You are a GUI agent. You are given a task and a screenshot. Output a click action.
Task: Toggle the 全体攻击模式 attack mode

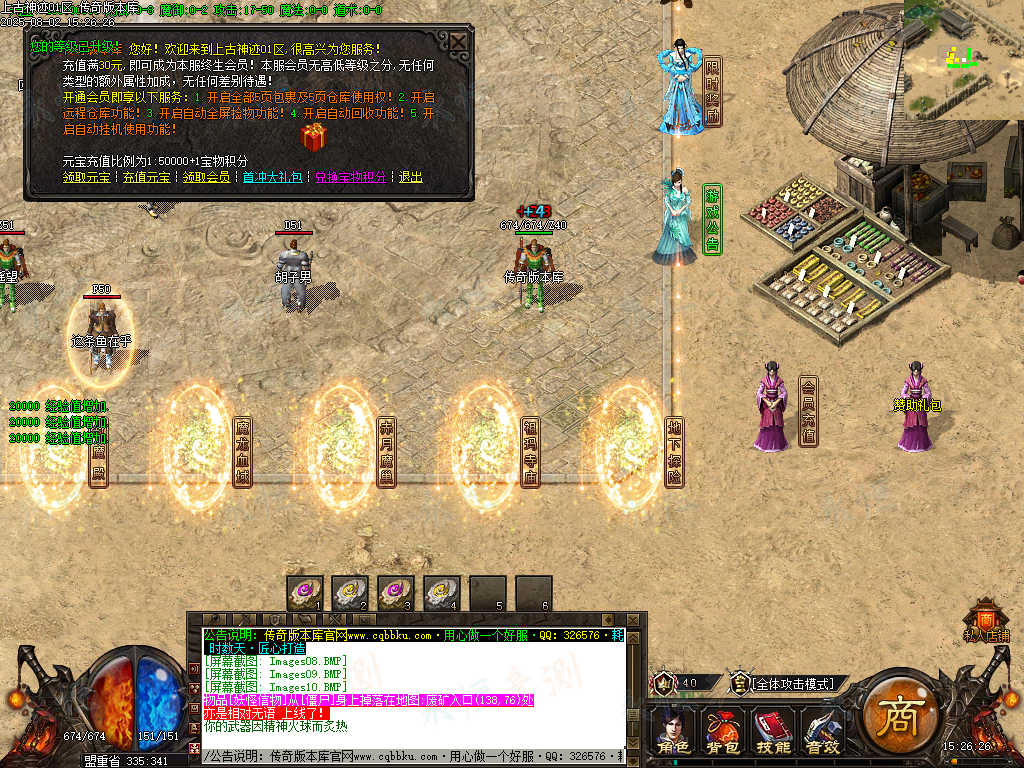(792, 684)
